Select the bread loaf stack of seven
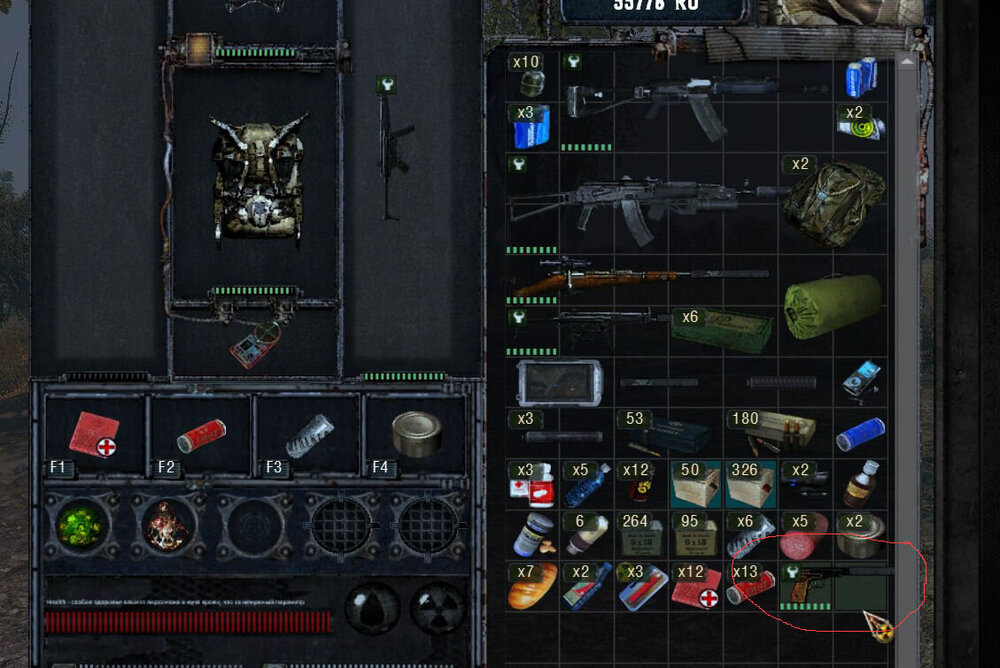 click(x=533, y=586)
